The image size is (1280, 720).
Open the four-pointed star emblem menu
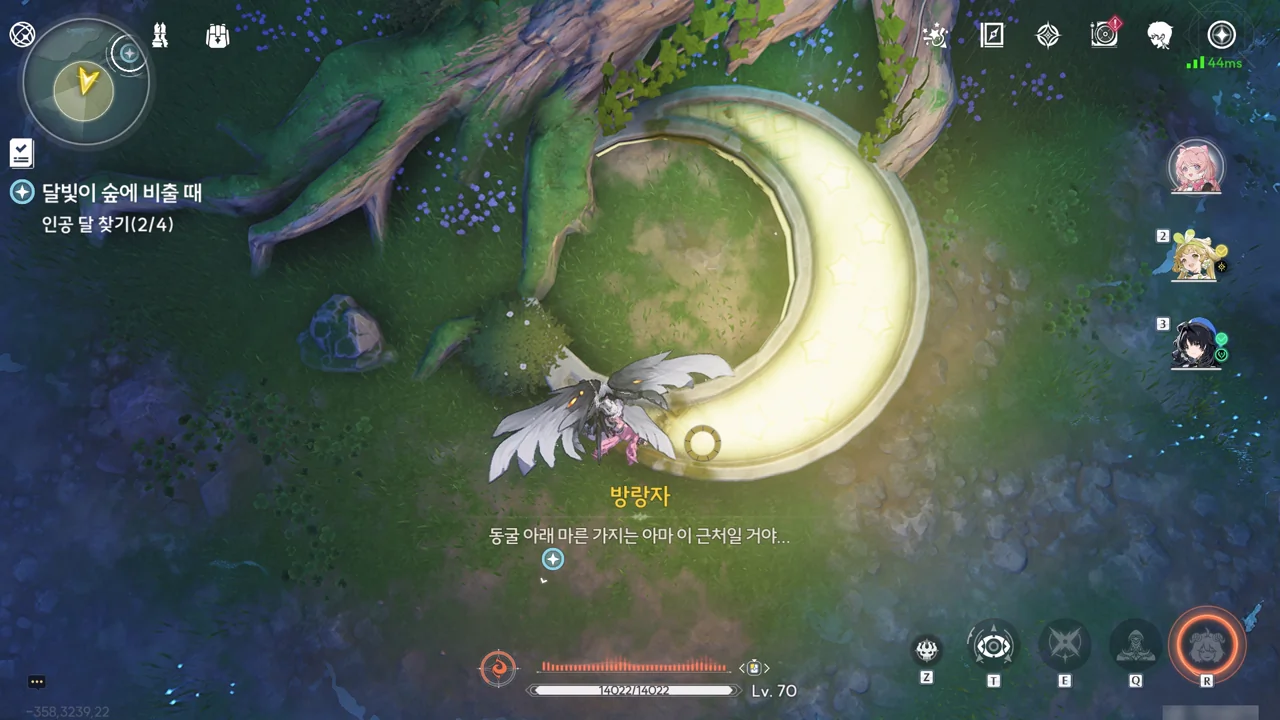click(1047, 36)
